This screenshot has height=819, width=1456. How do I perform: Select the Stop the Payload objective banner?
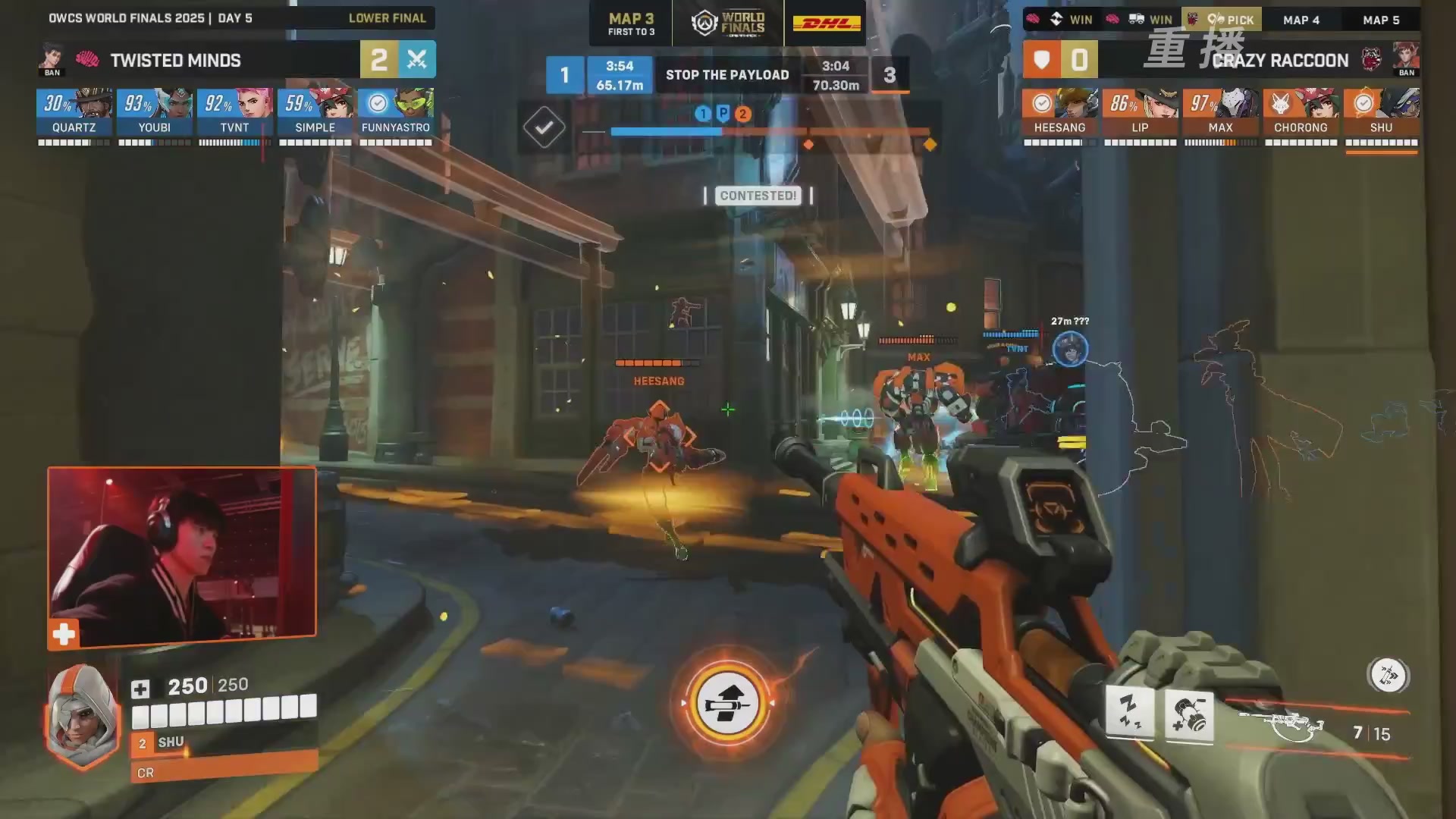pos(727,75)
